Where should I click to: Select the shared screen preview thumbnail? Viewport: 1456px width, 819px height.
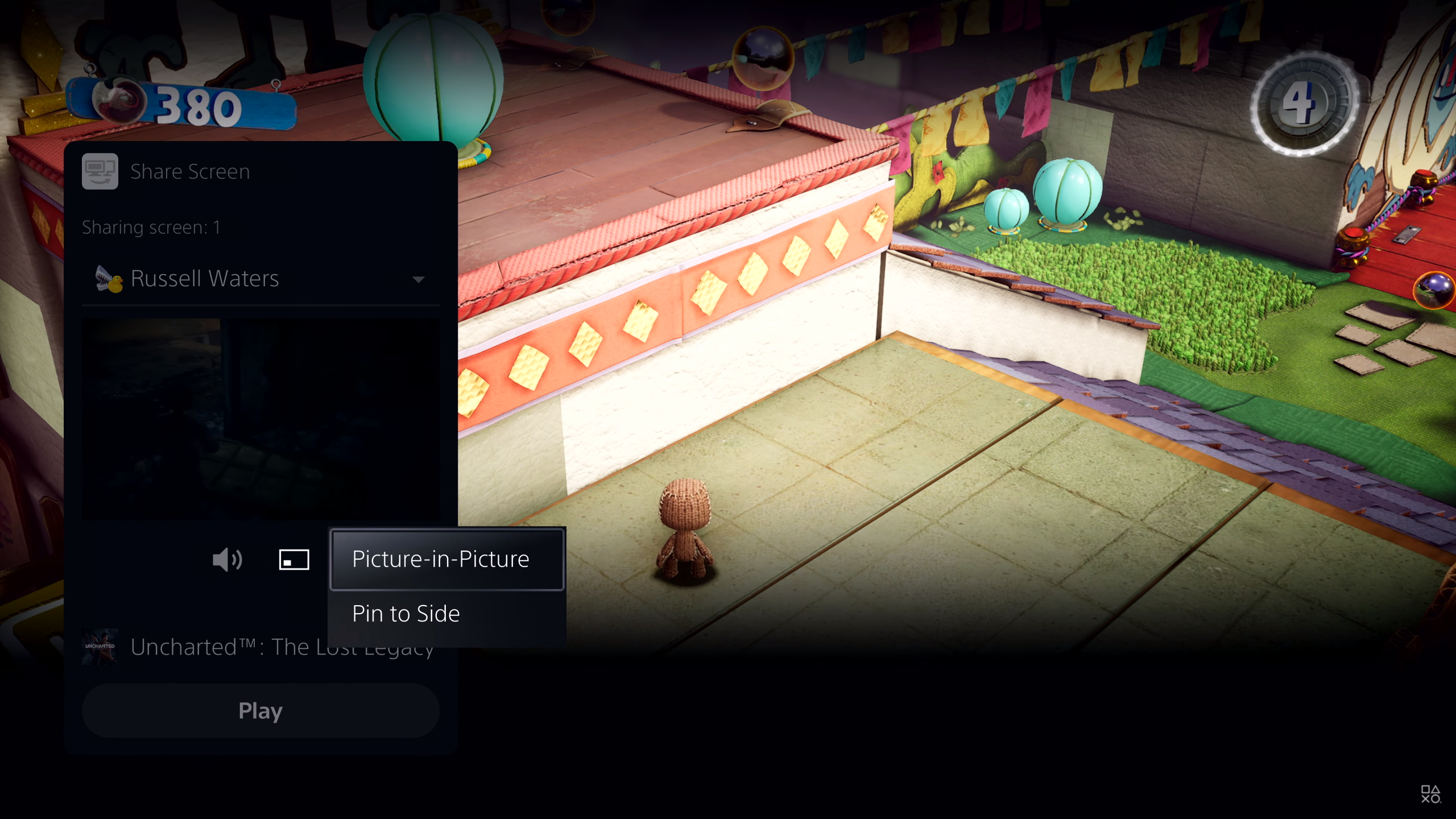tap(260, 420)
